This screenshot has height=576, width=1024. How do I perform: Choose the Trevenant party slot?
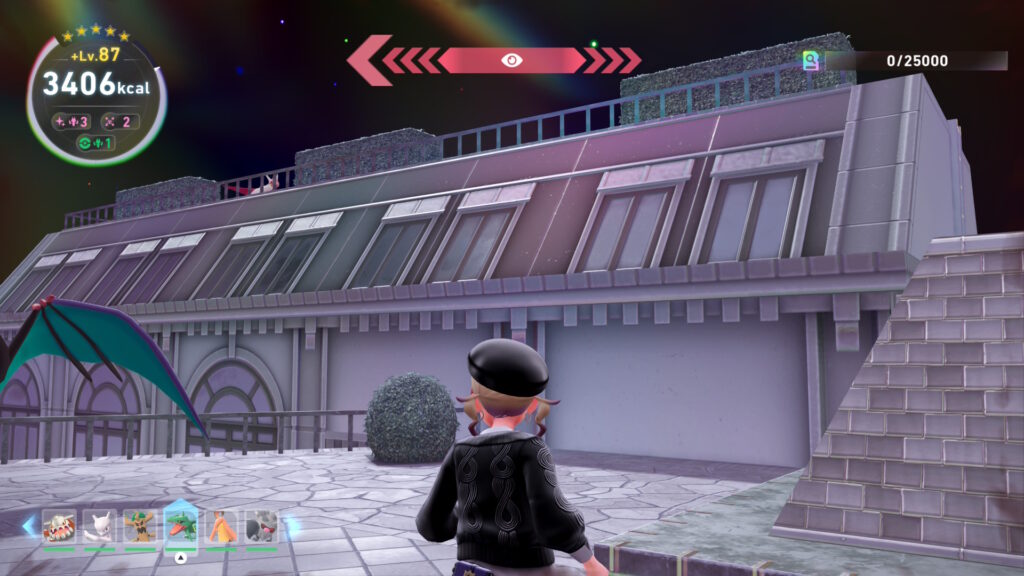139,525
